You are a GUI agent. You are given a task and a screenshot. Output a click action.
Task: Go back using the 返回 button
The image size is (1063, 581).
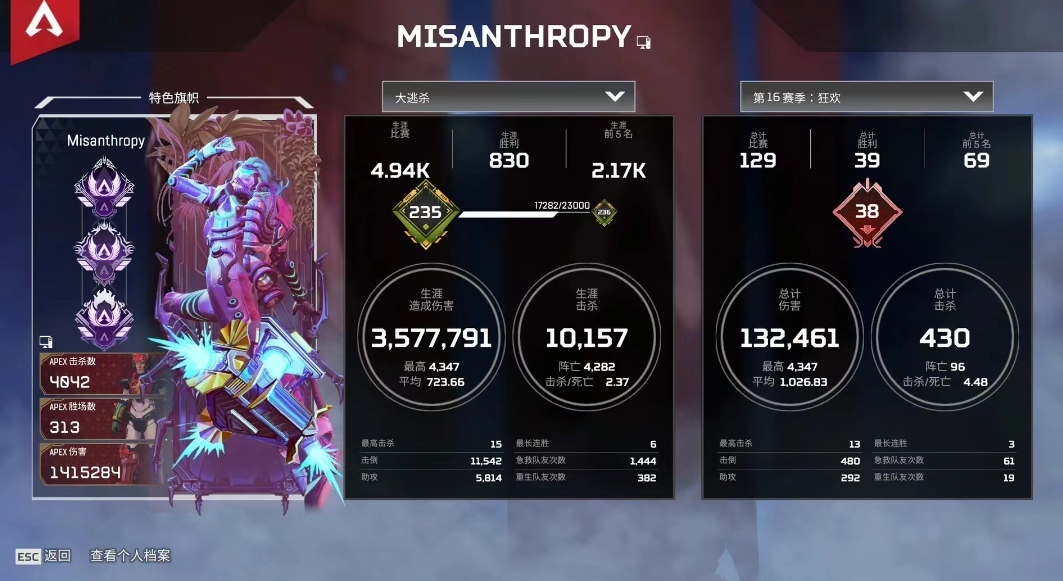point(43,555)
